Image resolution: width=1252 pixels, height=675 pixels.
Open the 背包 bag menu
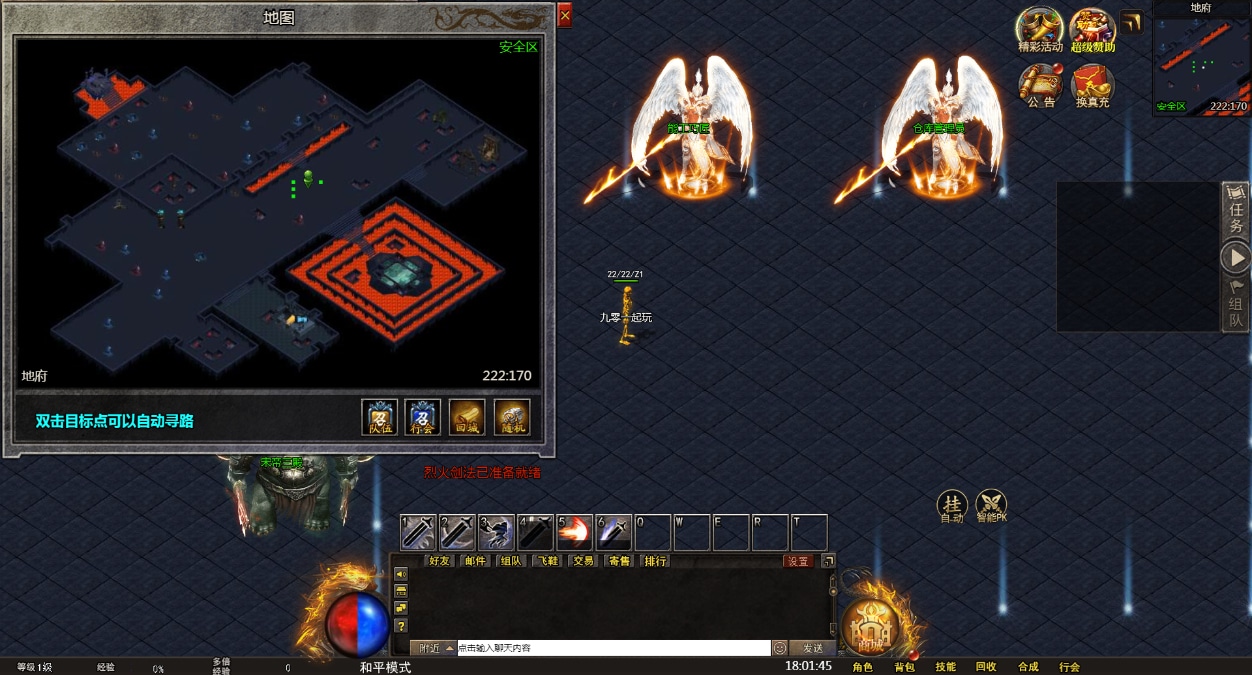coord(904,667)
